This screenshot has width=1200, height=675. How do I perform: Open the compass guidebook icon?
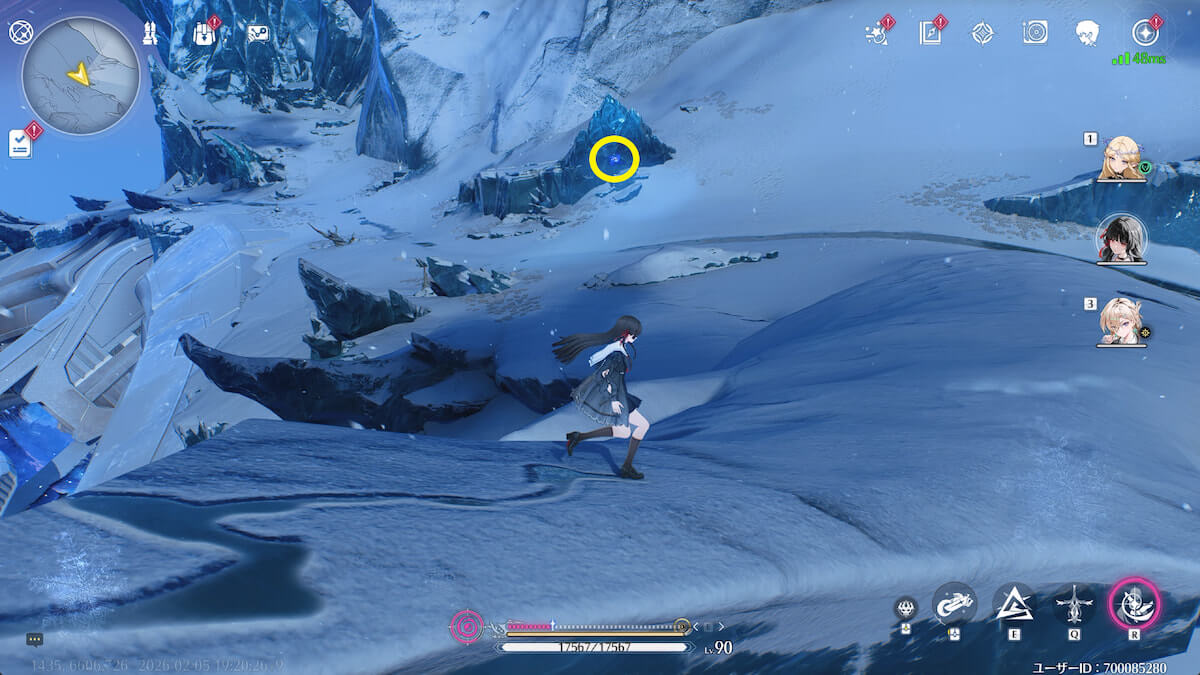pyautogui.click(x=930, y=33)
